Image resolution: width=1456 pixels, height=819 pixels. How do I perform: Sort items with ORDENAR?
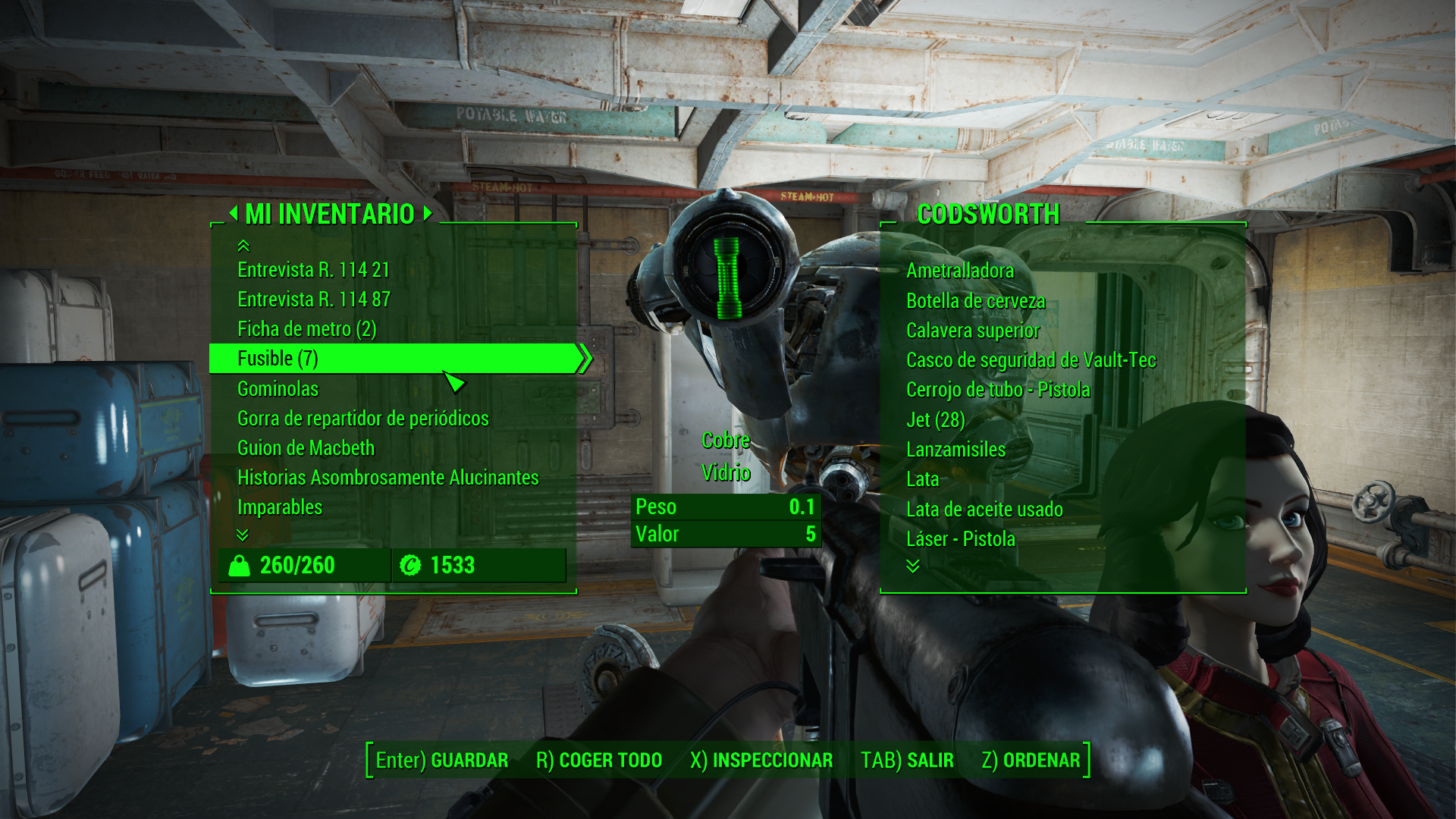click(1031, 761)
